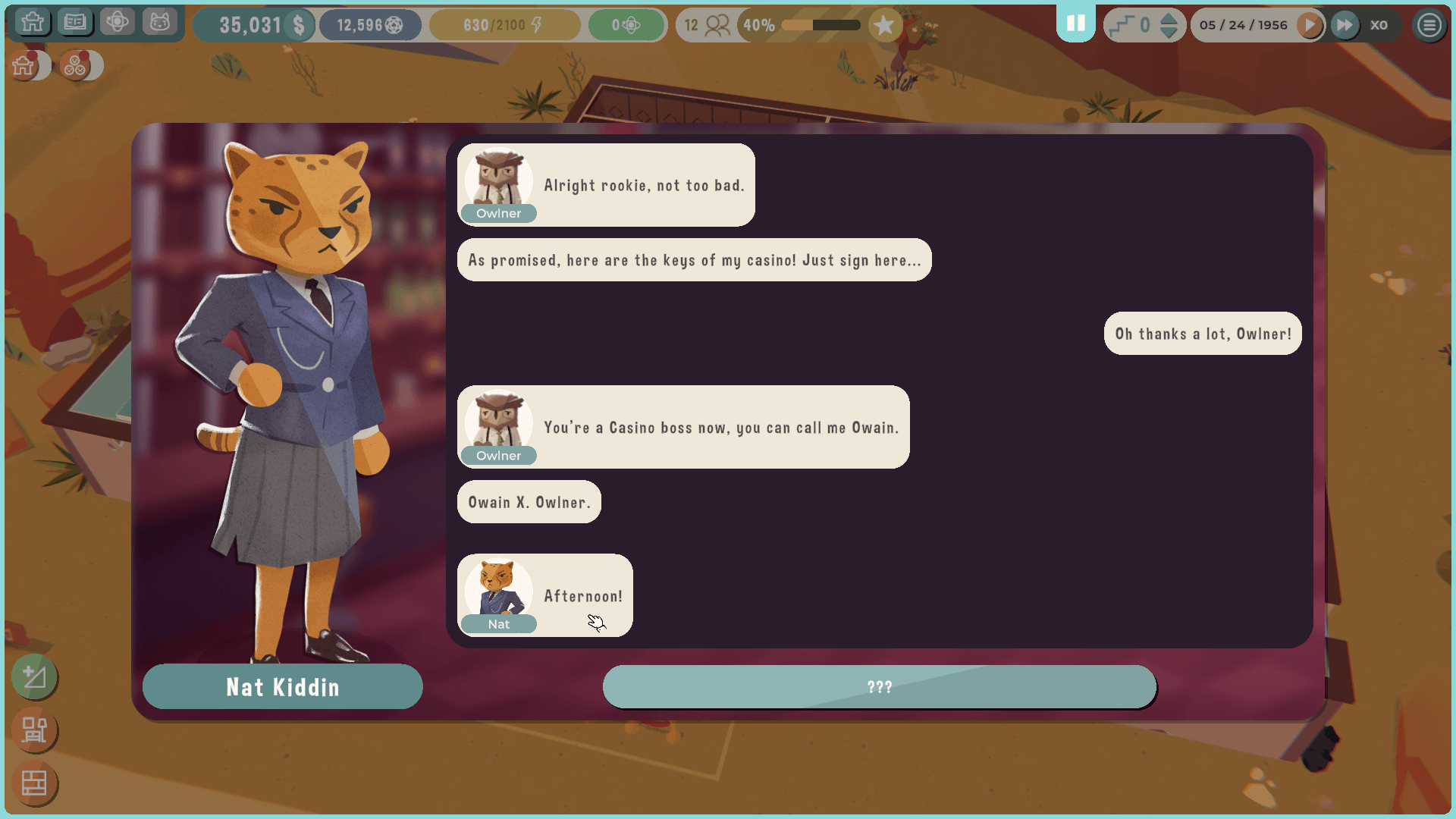This screenshot has height=819, width=1456.
Task: Open the hamburger main menu
Action: tap(1429, 25)
